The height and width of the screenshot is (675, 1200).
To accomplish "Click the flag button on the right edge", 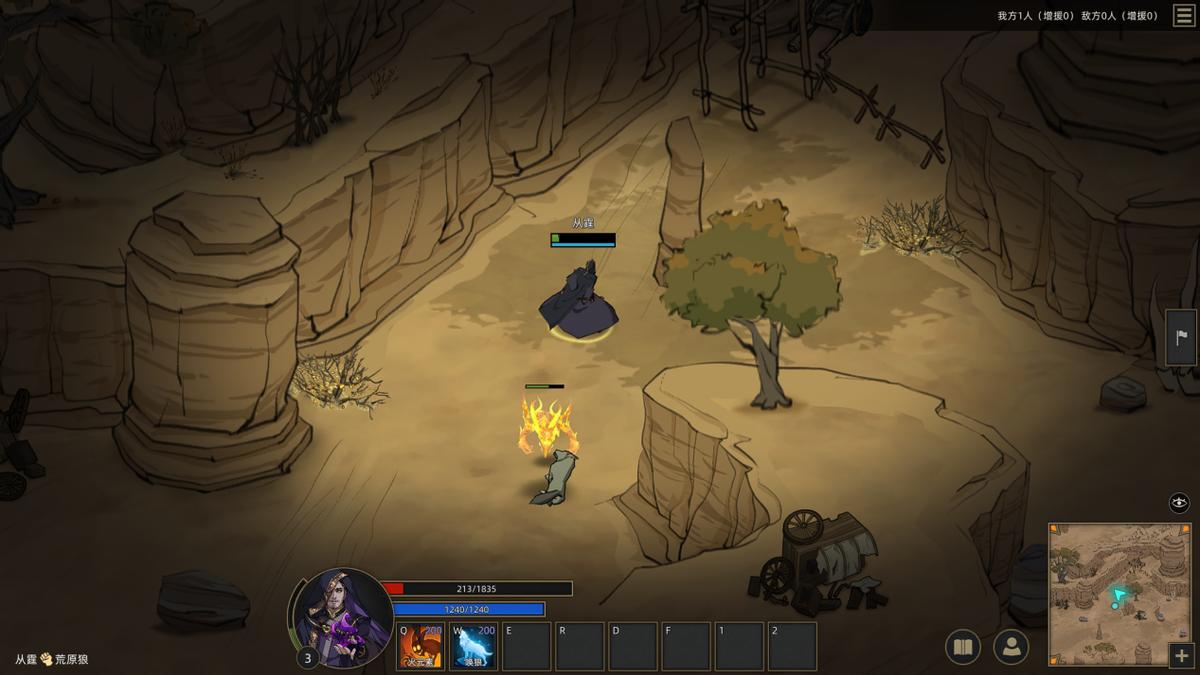I will pos(1181,337).
